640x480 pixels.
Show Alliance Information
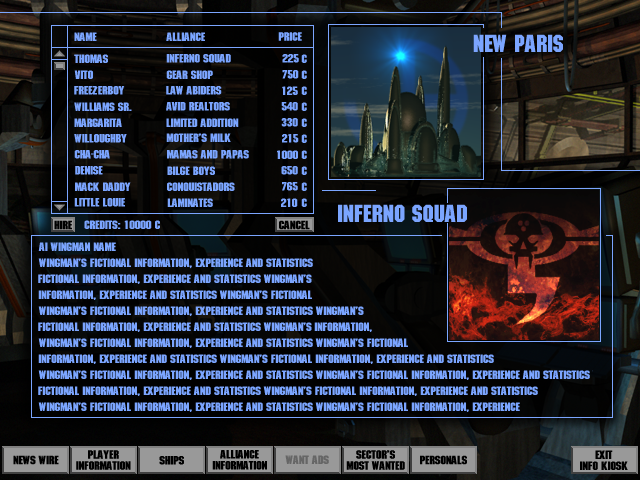click(239, 461)
